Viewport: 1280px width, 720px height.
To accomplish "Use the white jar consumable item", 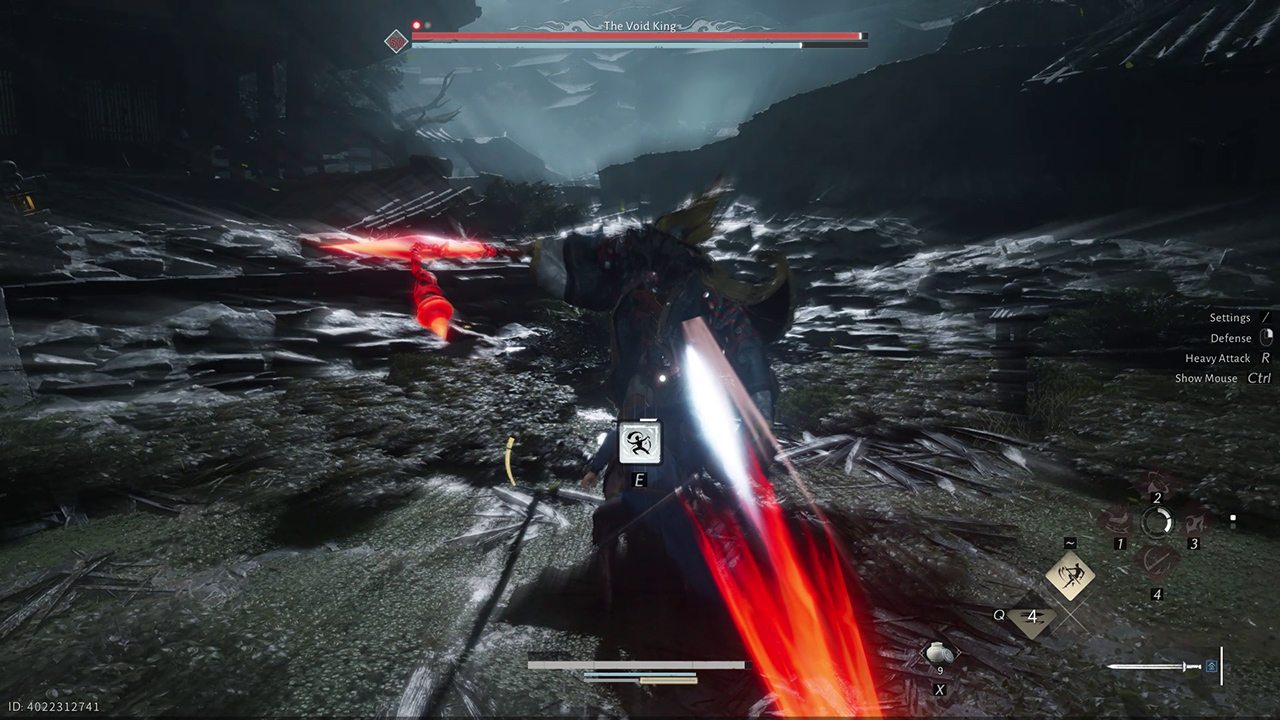I will (x=939, y=653).
